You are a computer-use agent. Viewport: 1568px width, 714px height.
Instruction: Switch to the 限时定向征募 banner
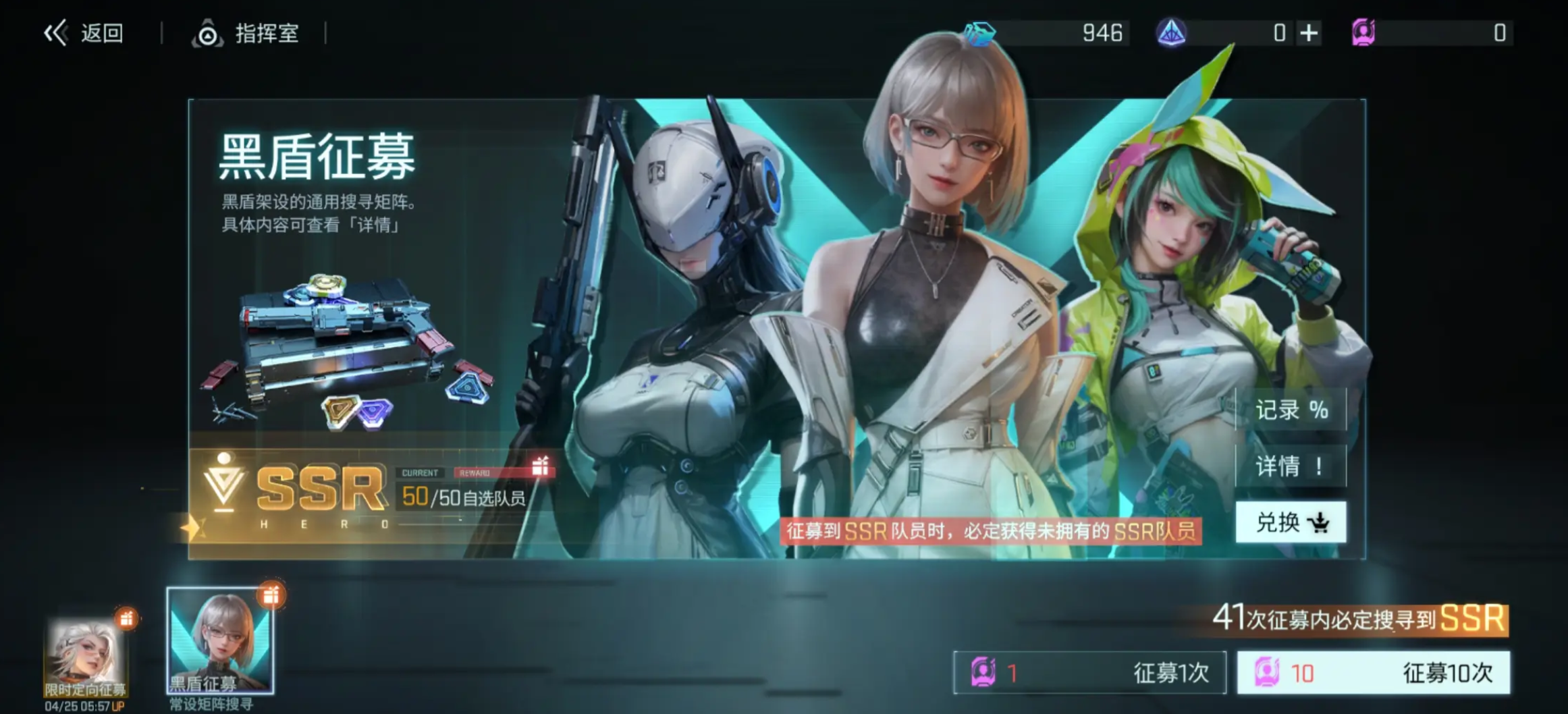pos(86,658)
